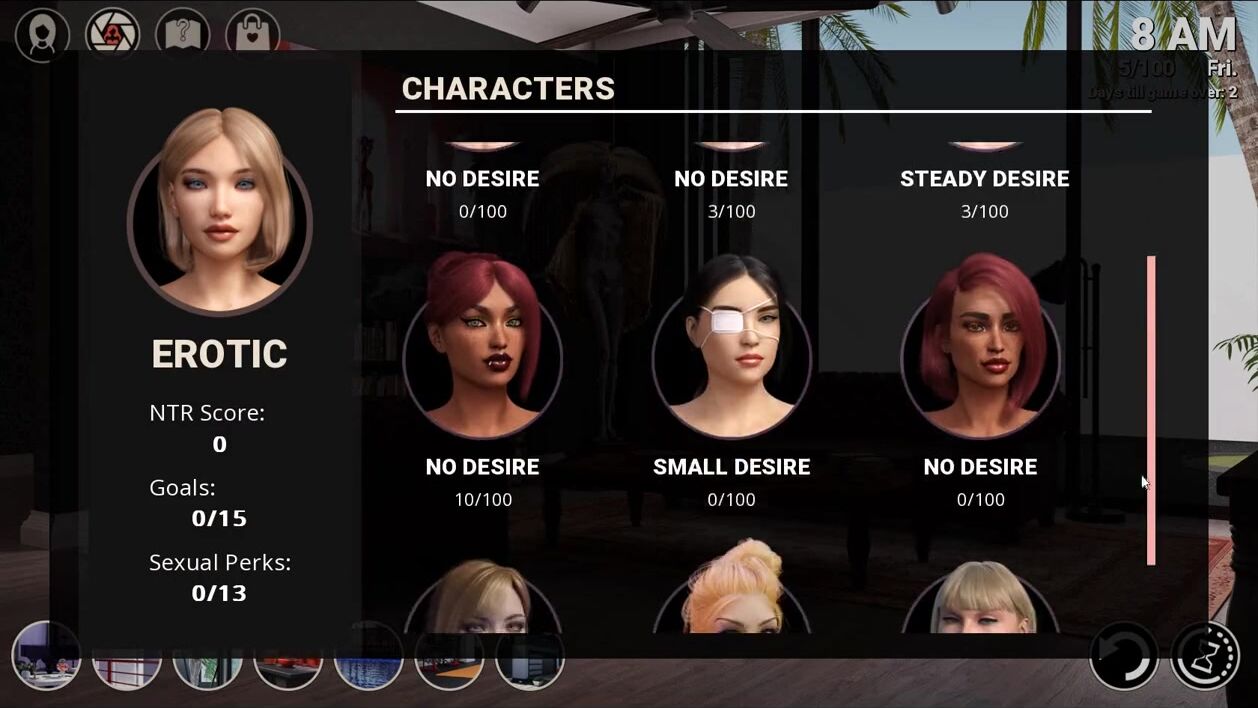Open the question-mark guide book
Viewport: 1258px width, 708px height.
(182, 35)
